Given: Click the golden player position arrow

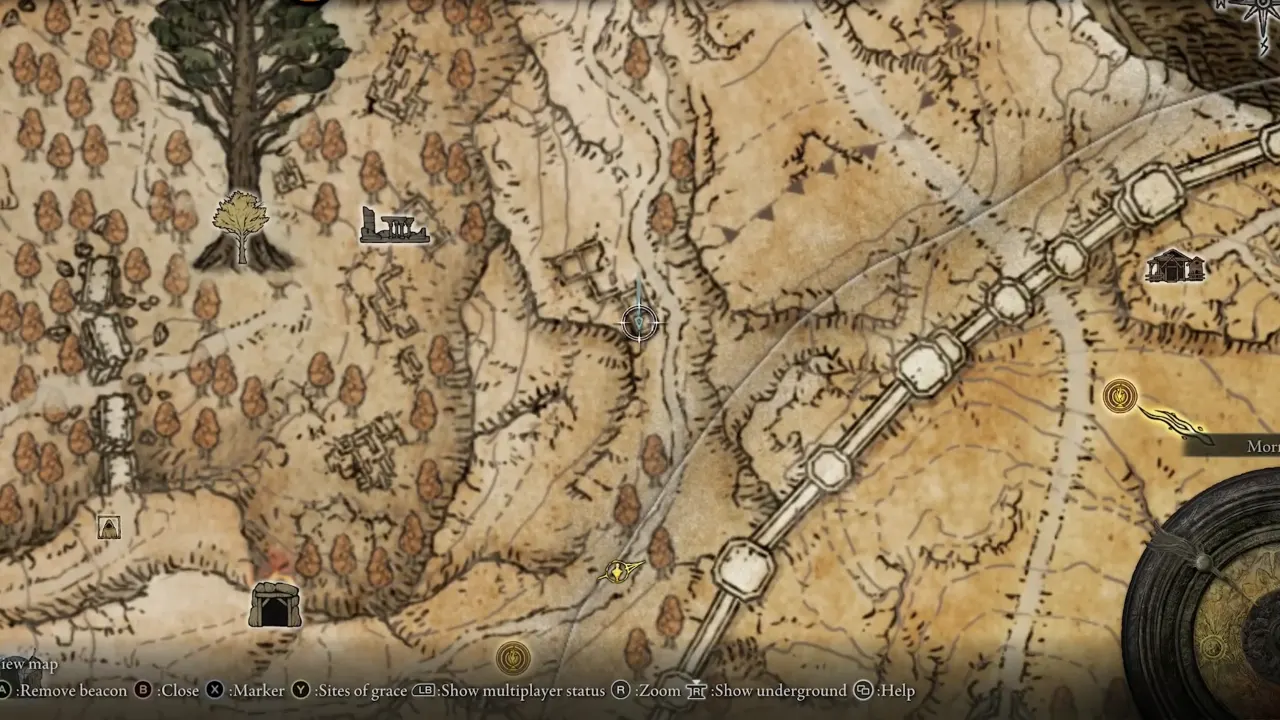Looking at the screenshot, I should (620, 571).
